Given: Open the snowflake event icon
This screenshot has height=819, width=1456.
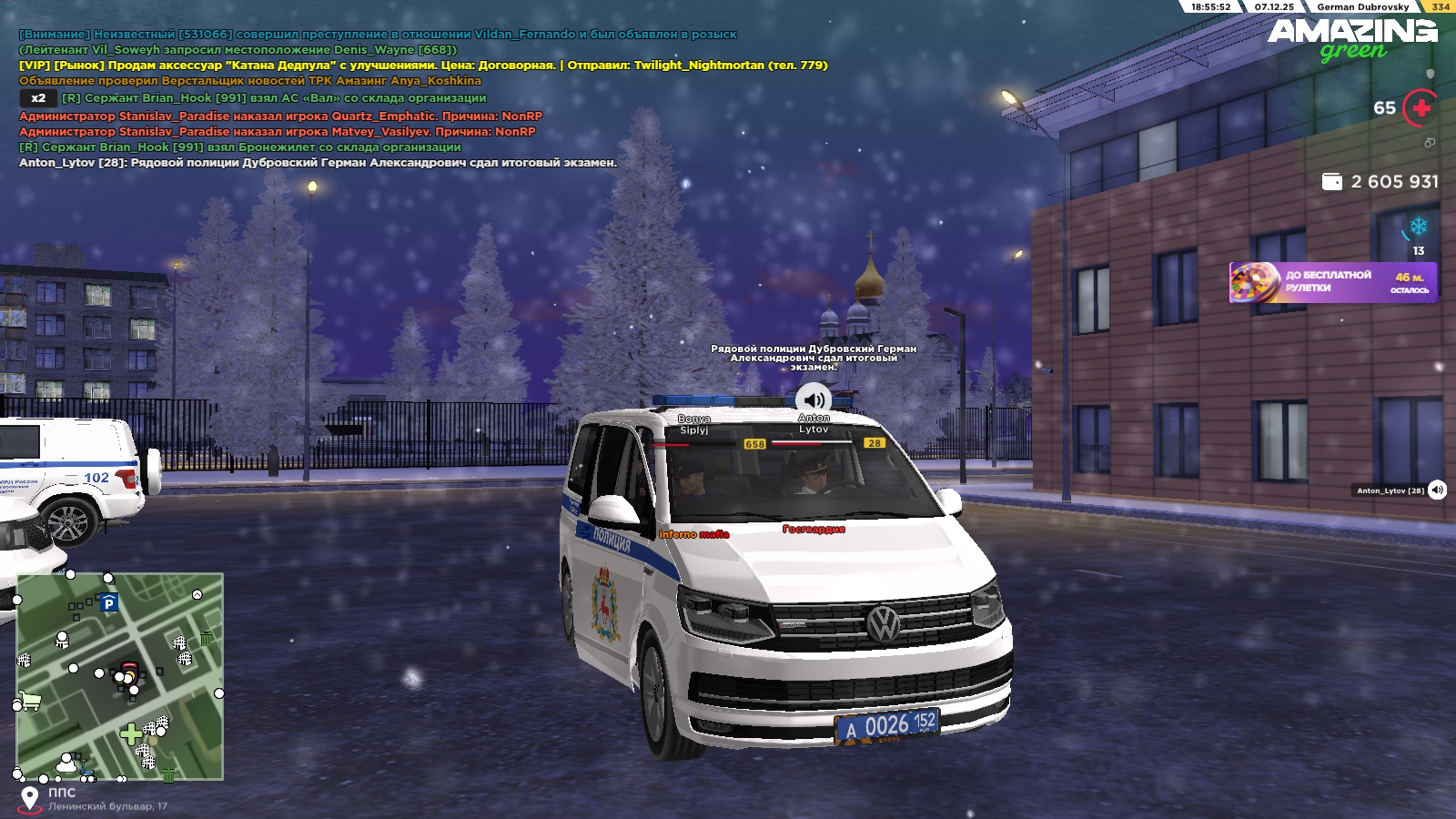Looking at the screenshot, I should (1418, 227).
